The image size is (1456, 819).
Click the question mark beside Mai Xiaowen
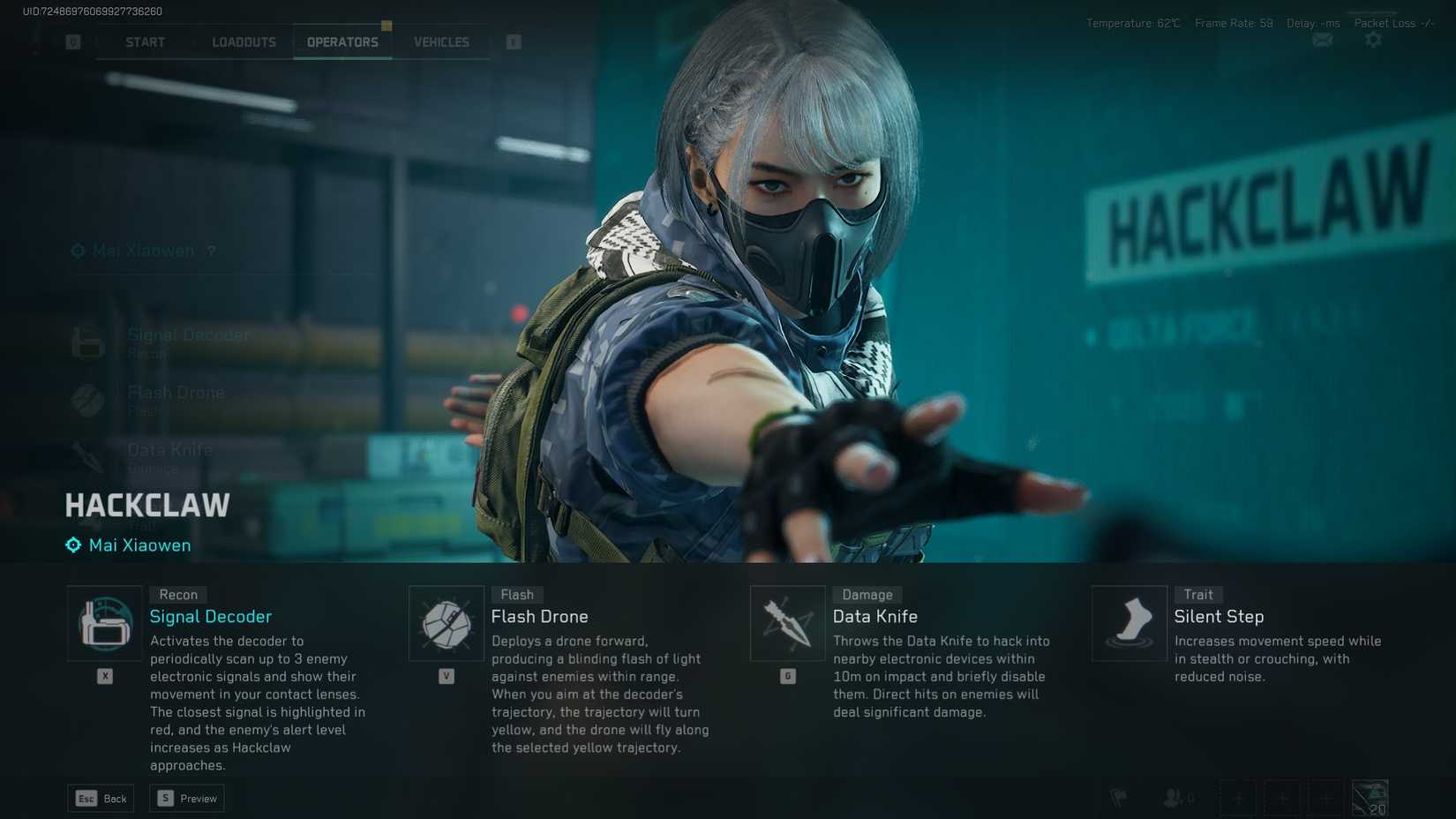(210, 251)
